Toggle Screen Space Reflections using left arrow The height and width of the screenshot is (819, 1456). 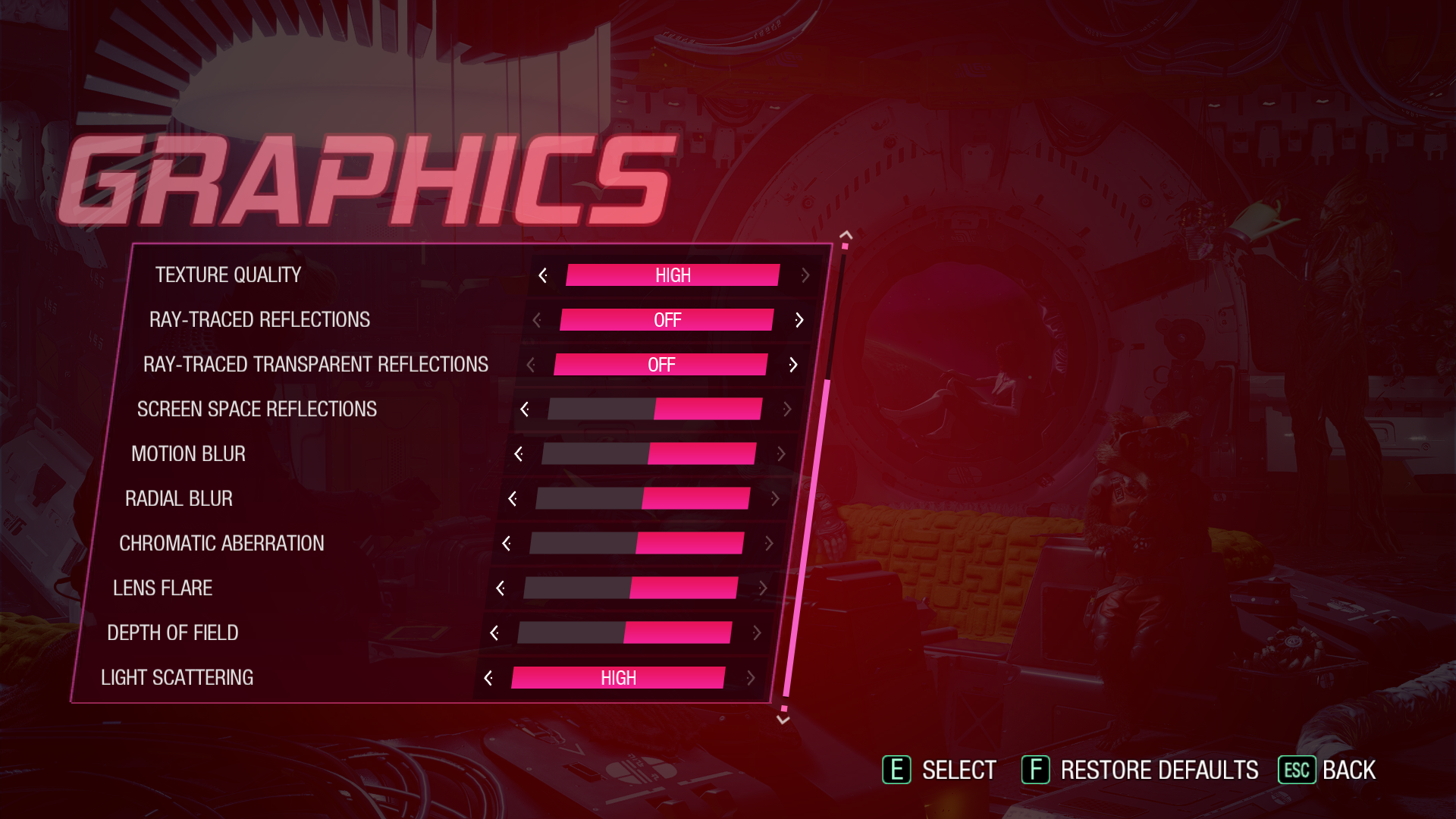coord(525,409)
